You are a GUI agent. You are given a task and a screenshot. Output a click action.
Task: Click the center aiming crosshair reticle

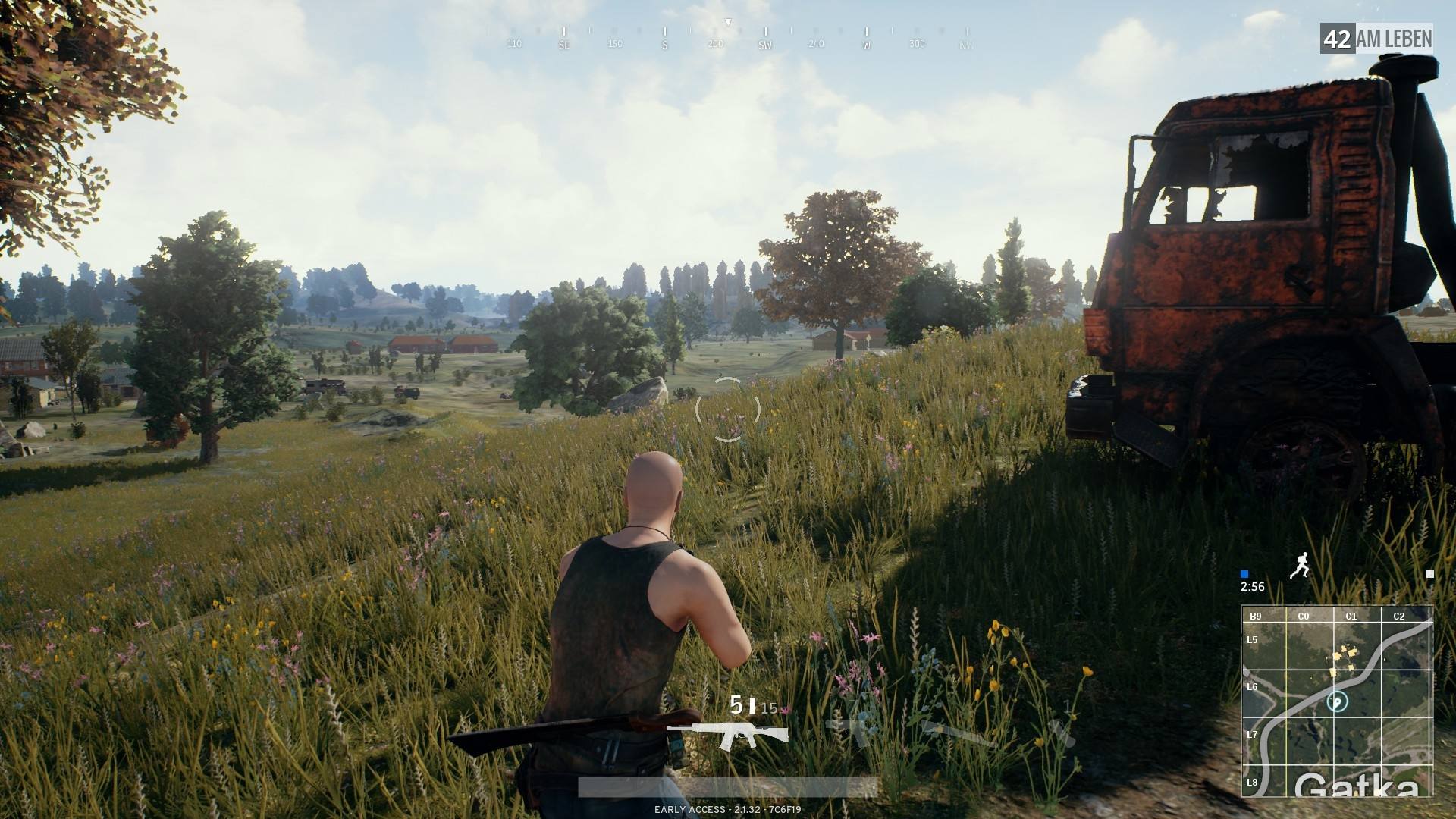coord(730,410)
